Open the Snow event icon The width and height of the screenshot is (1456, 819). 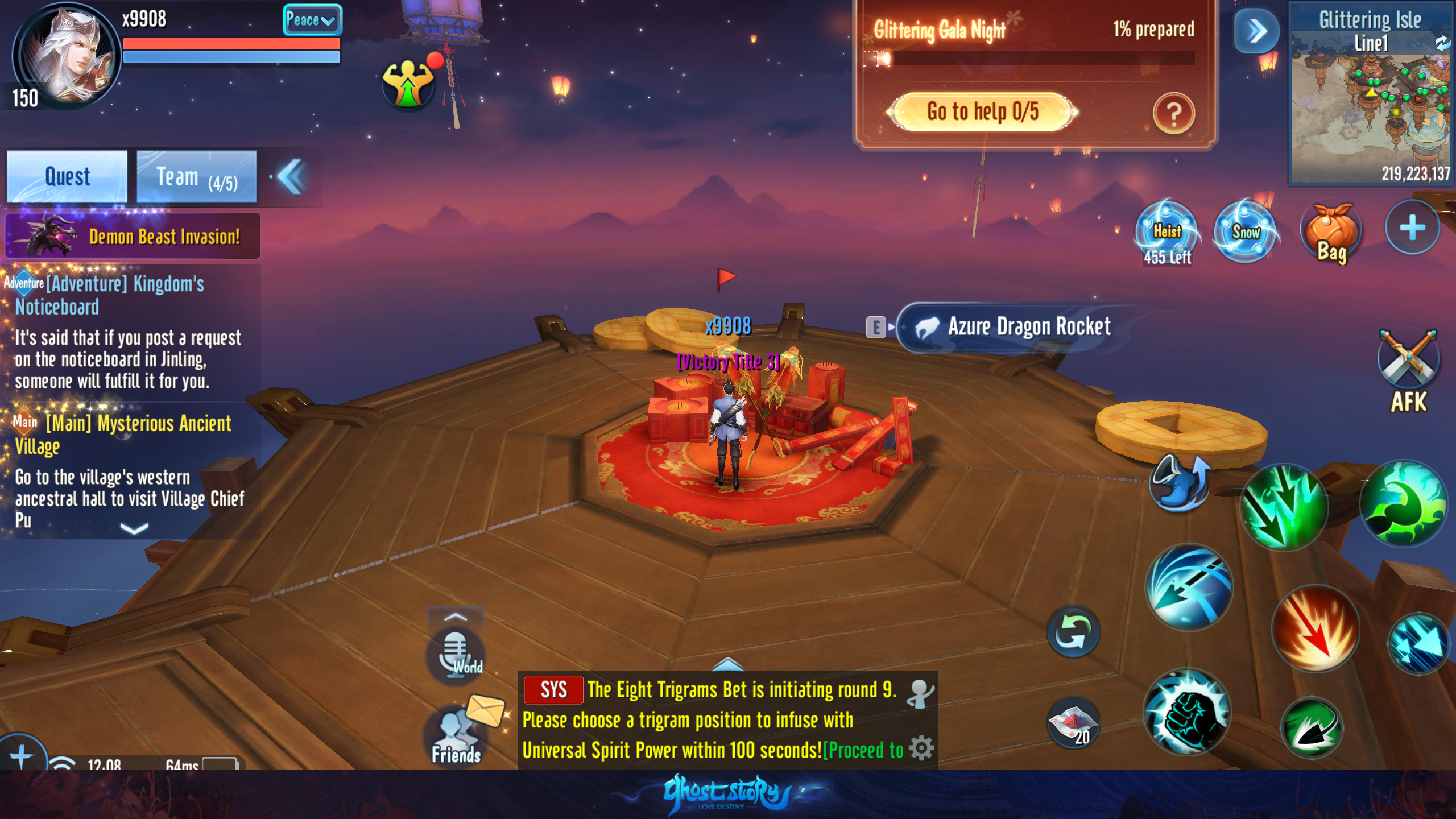click(1246, 231)
